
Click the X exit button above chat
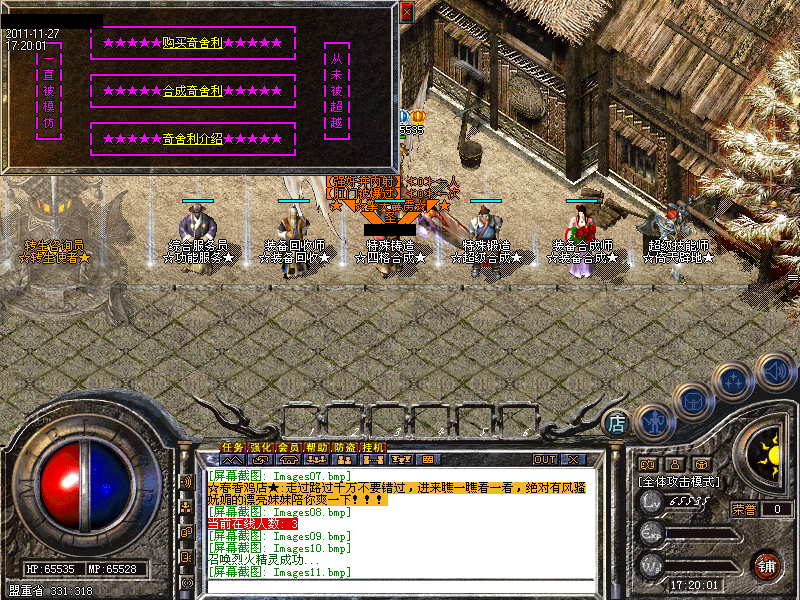pyautogui.click(x=573, y=459)
